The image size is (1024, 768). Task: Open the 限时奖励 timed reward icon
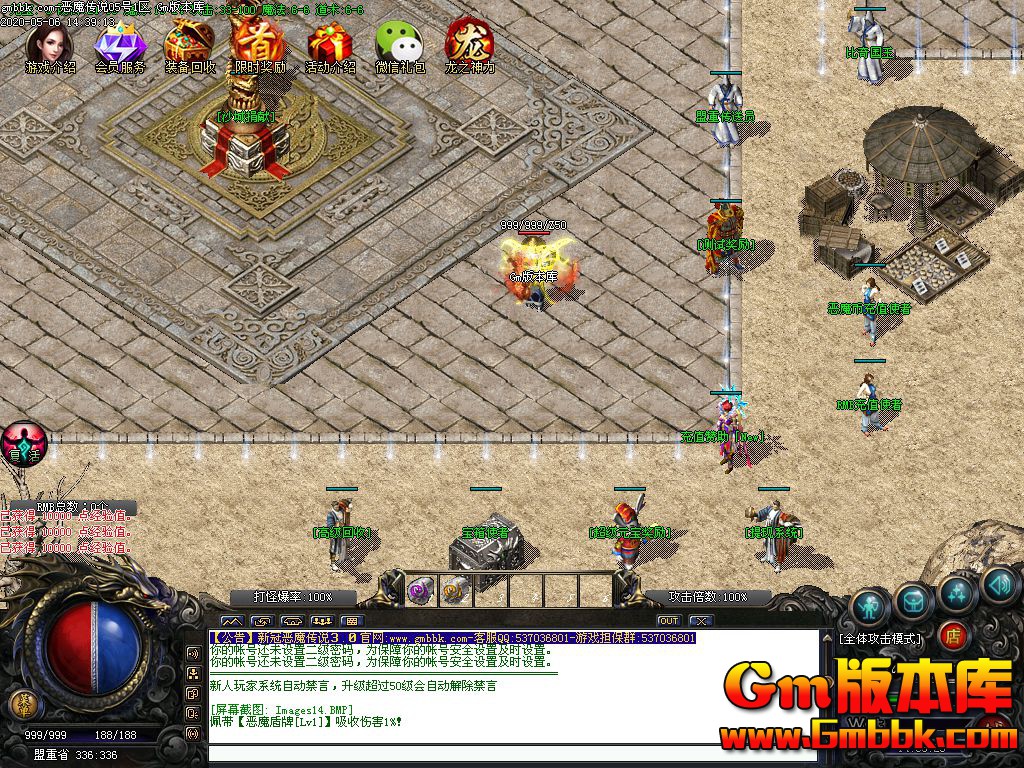(259, 45)
